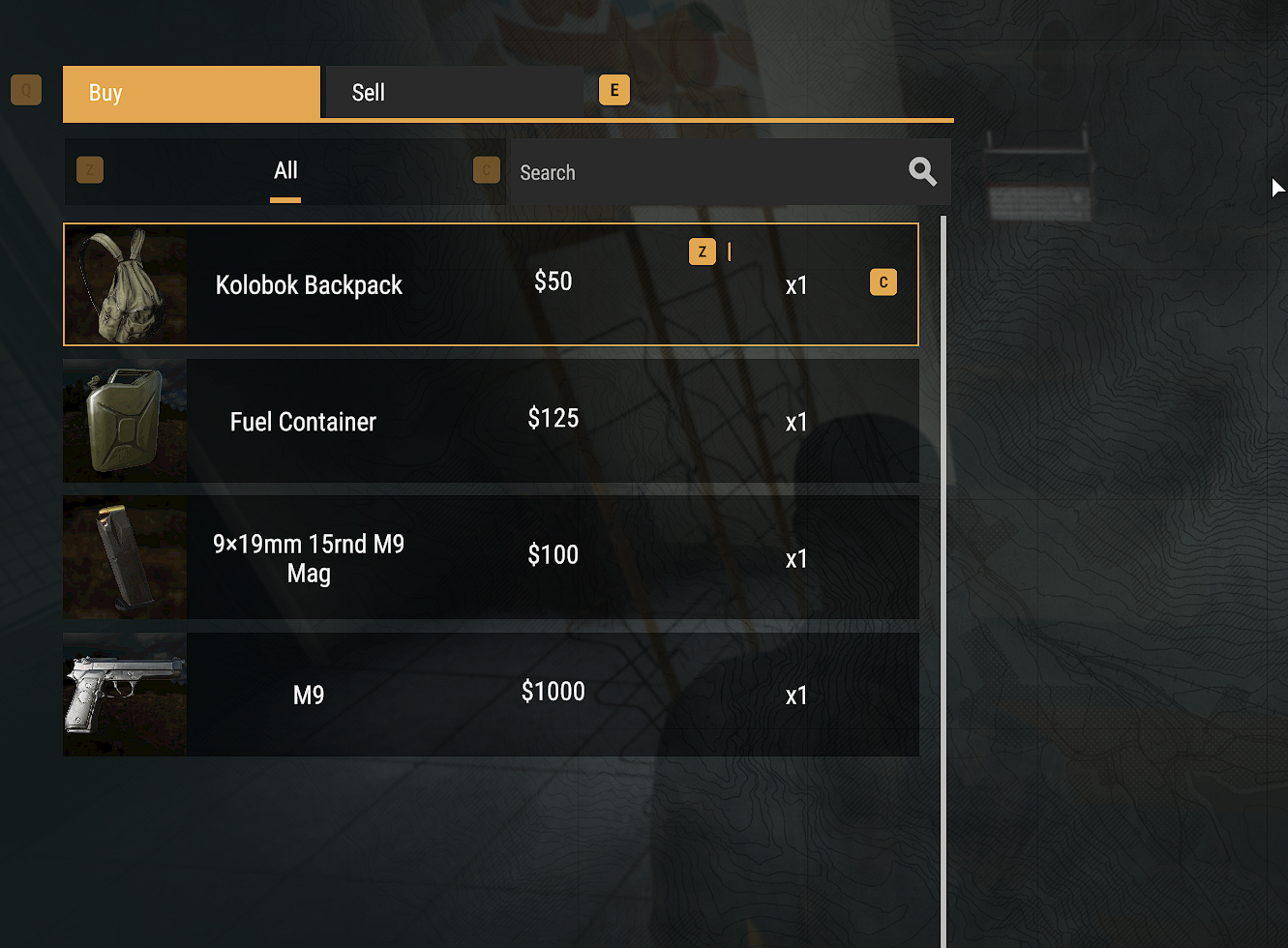Click the magnifying glass search icon

922,172
